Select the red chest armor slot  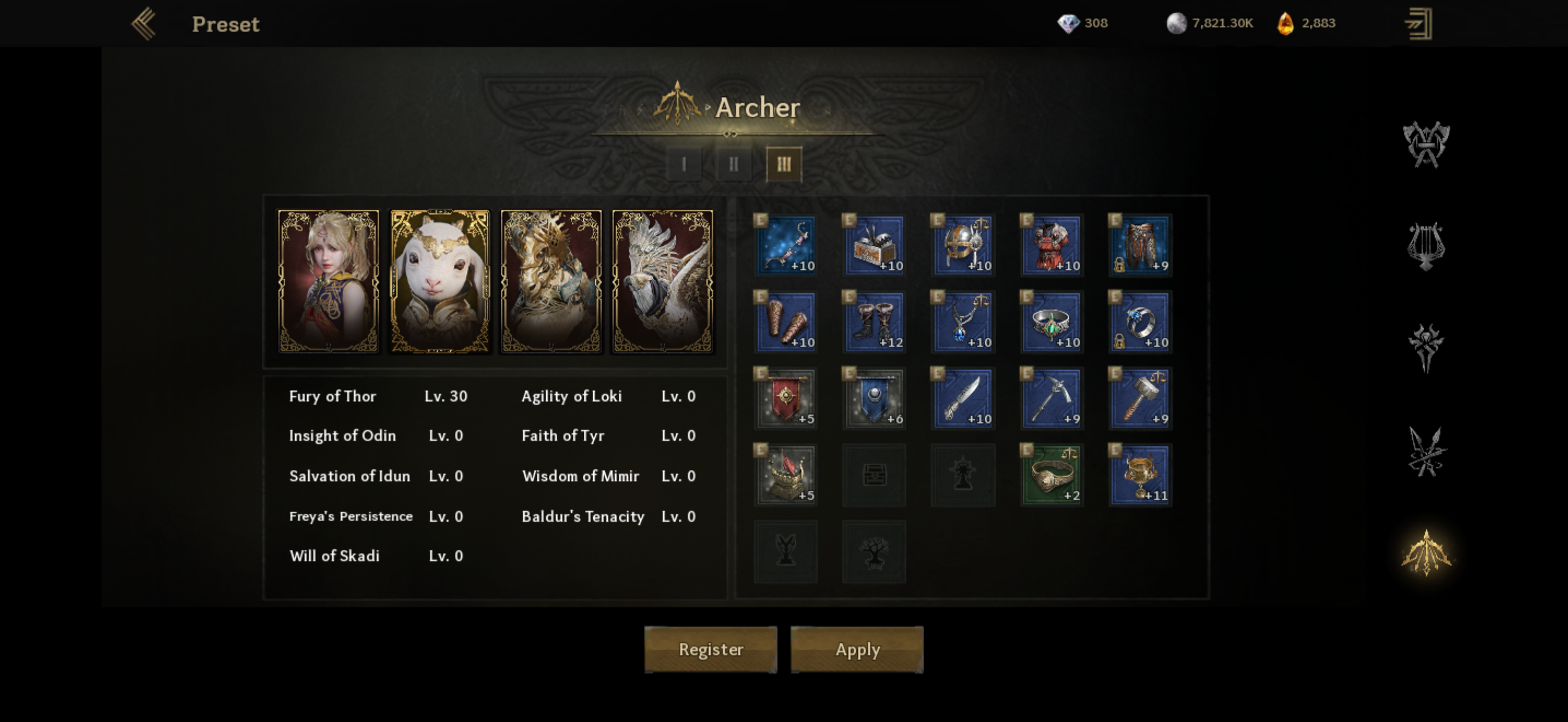coord(1051,246)
